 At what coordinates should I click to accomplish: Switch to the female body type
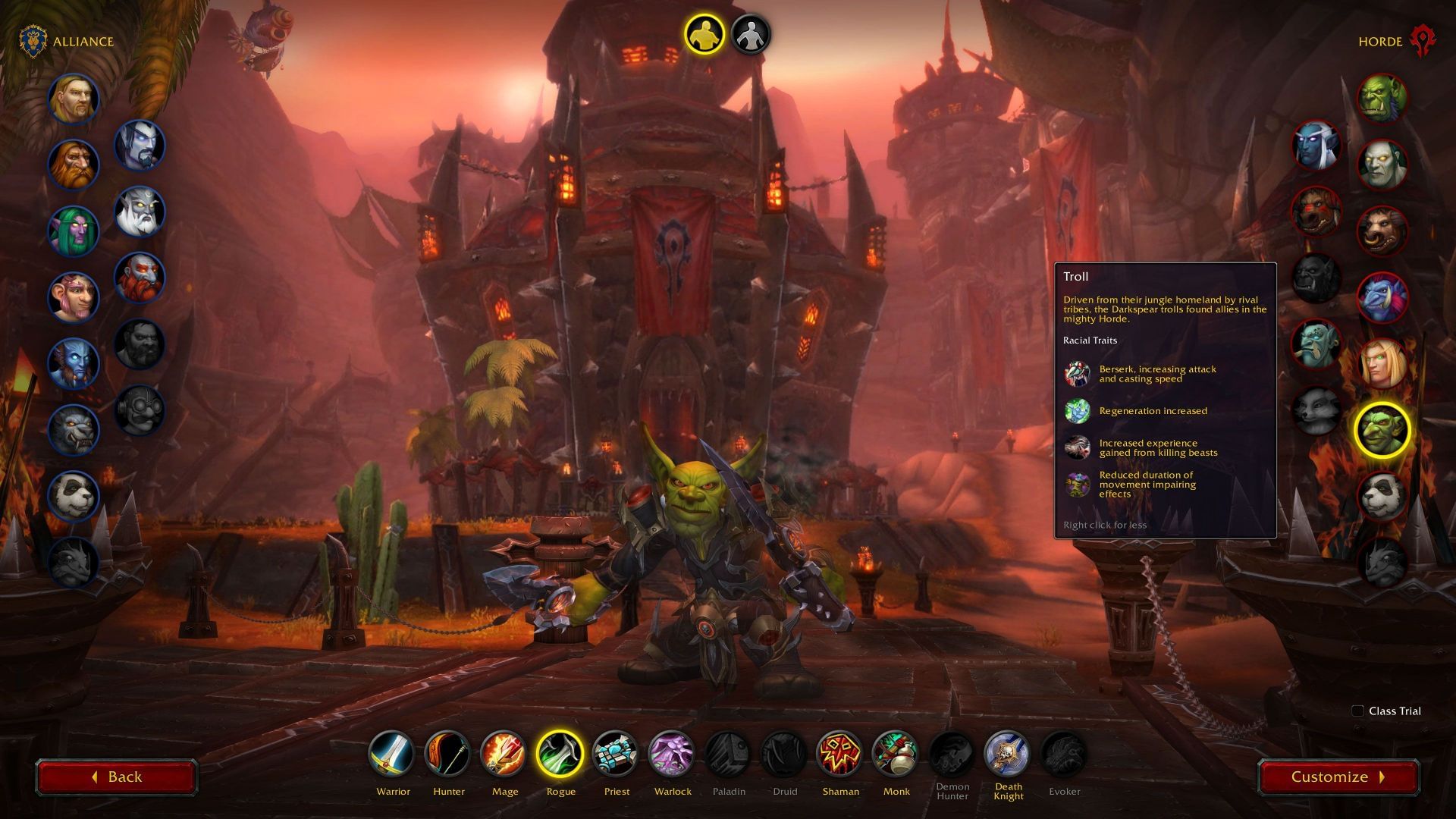coord(751,35)
